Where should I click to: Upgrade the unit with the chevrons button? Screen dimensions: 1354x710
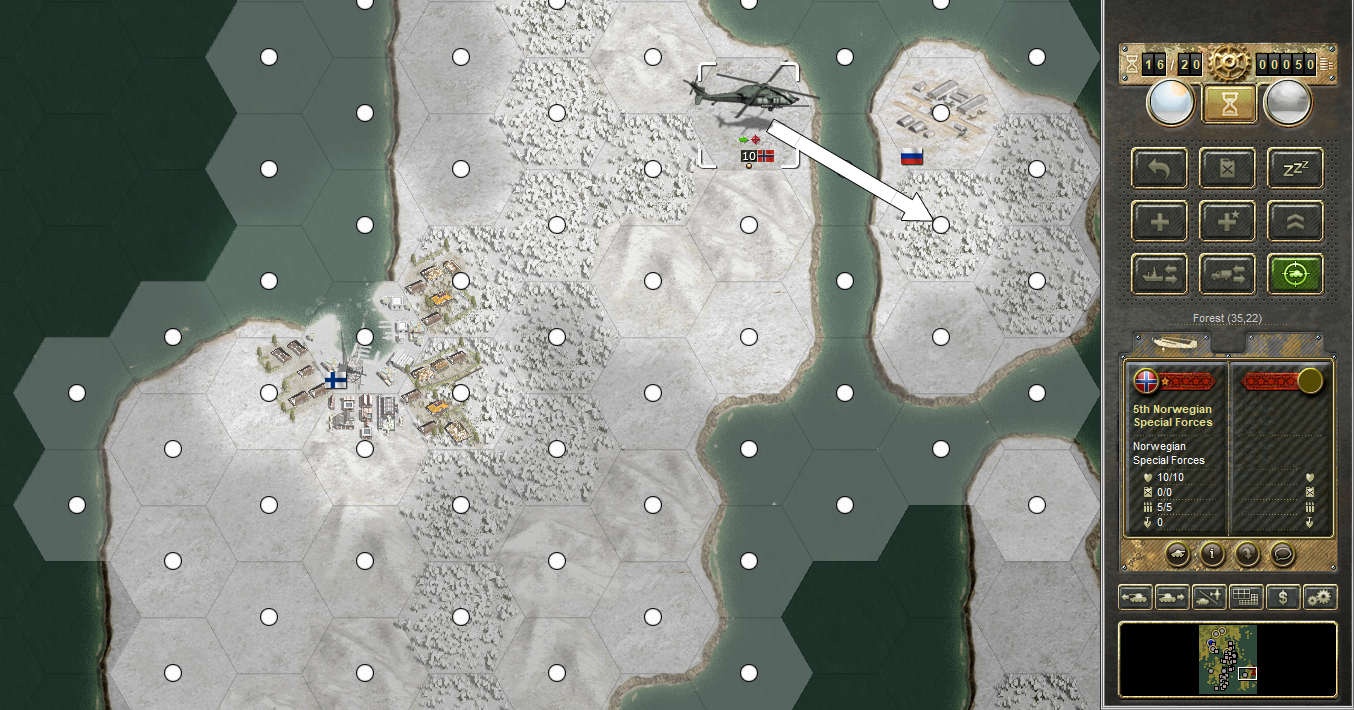point(1295,221)
